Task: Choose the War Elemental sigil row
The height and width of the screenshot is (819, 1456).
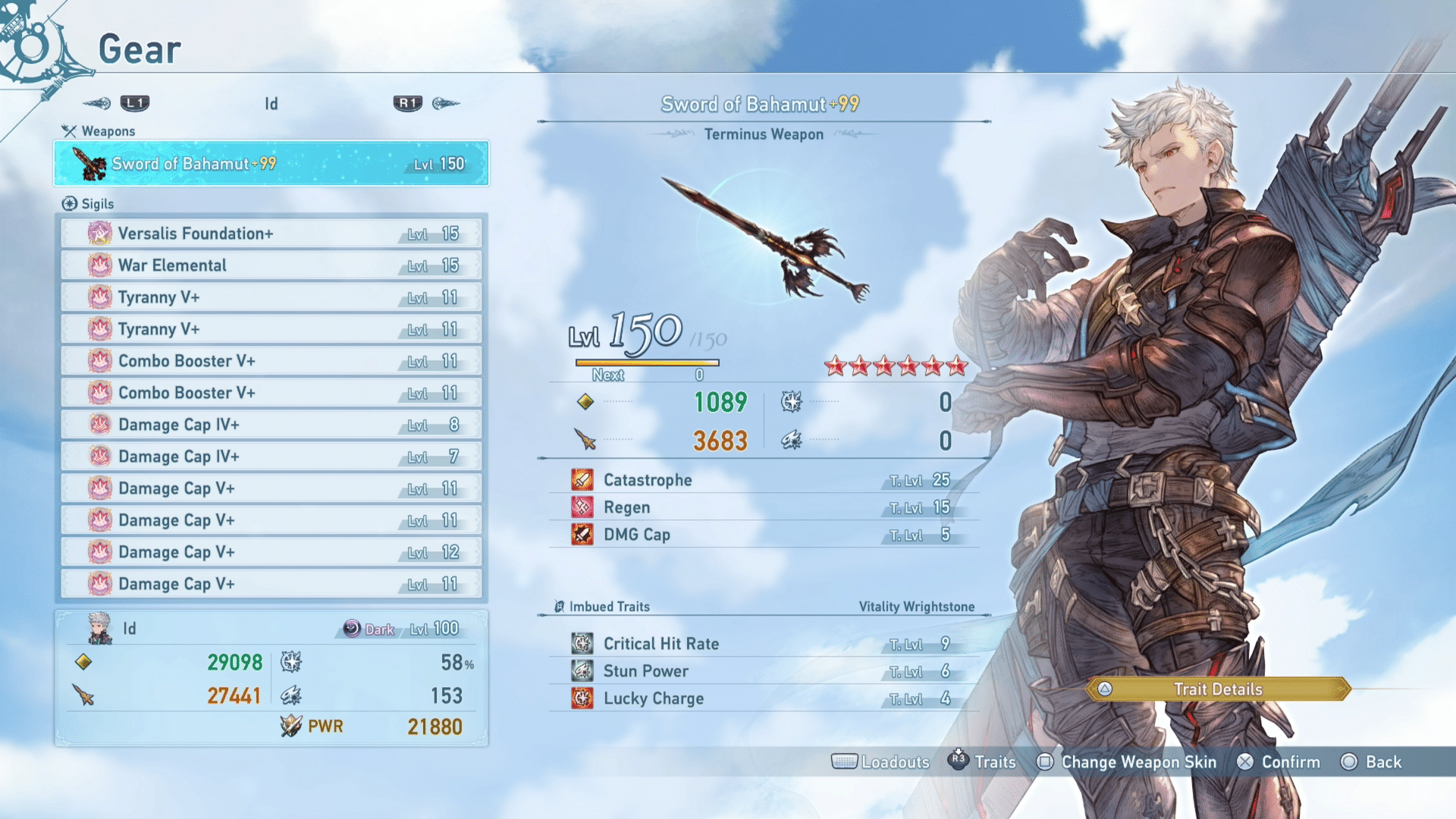Action: coord(271,265)
